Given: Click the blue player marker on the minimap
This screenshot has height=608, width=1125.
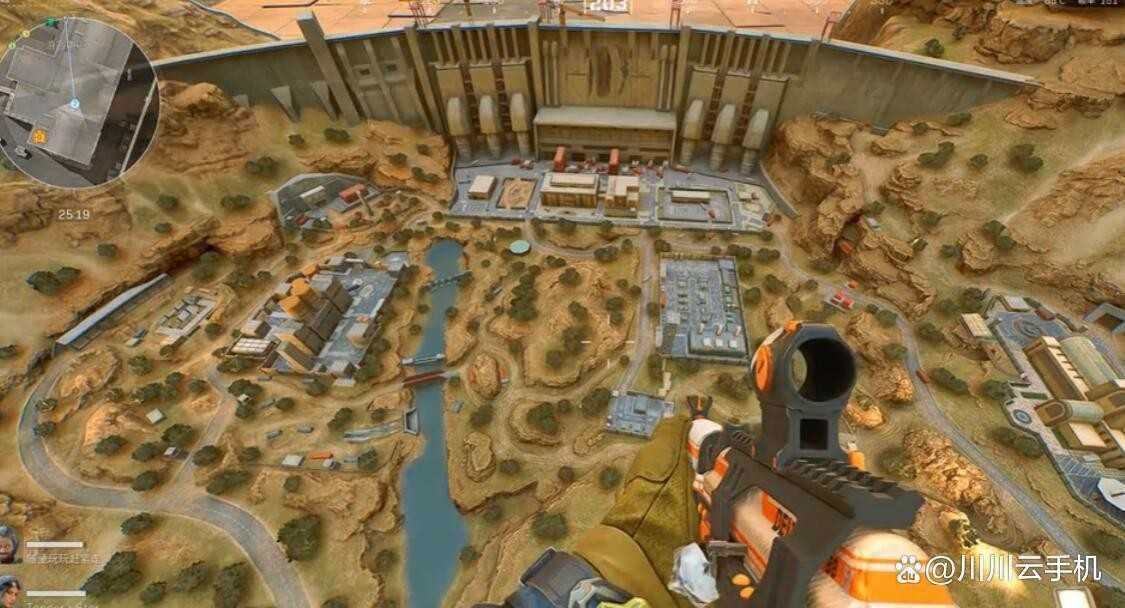Looking at the screenshot, I should click(74, 104).
